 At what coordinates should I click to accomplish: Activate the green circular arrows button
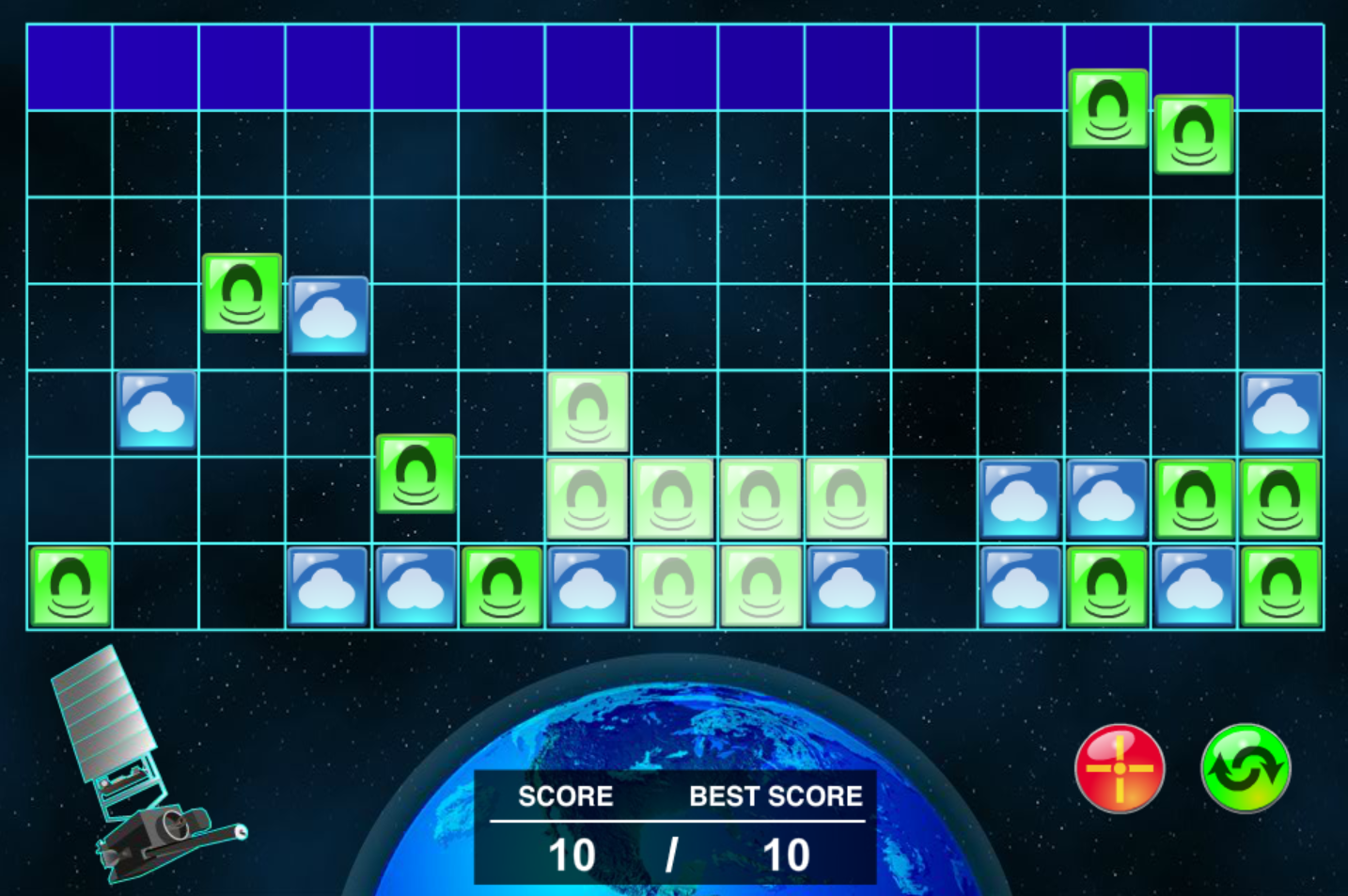(x=1246, y=767)
